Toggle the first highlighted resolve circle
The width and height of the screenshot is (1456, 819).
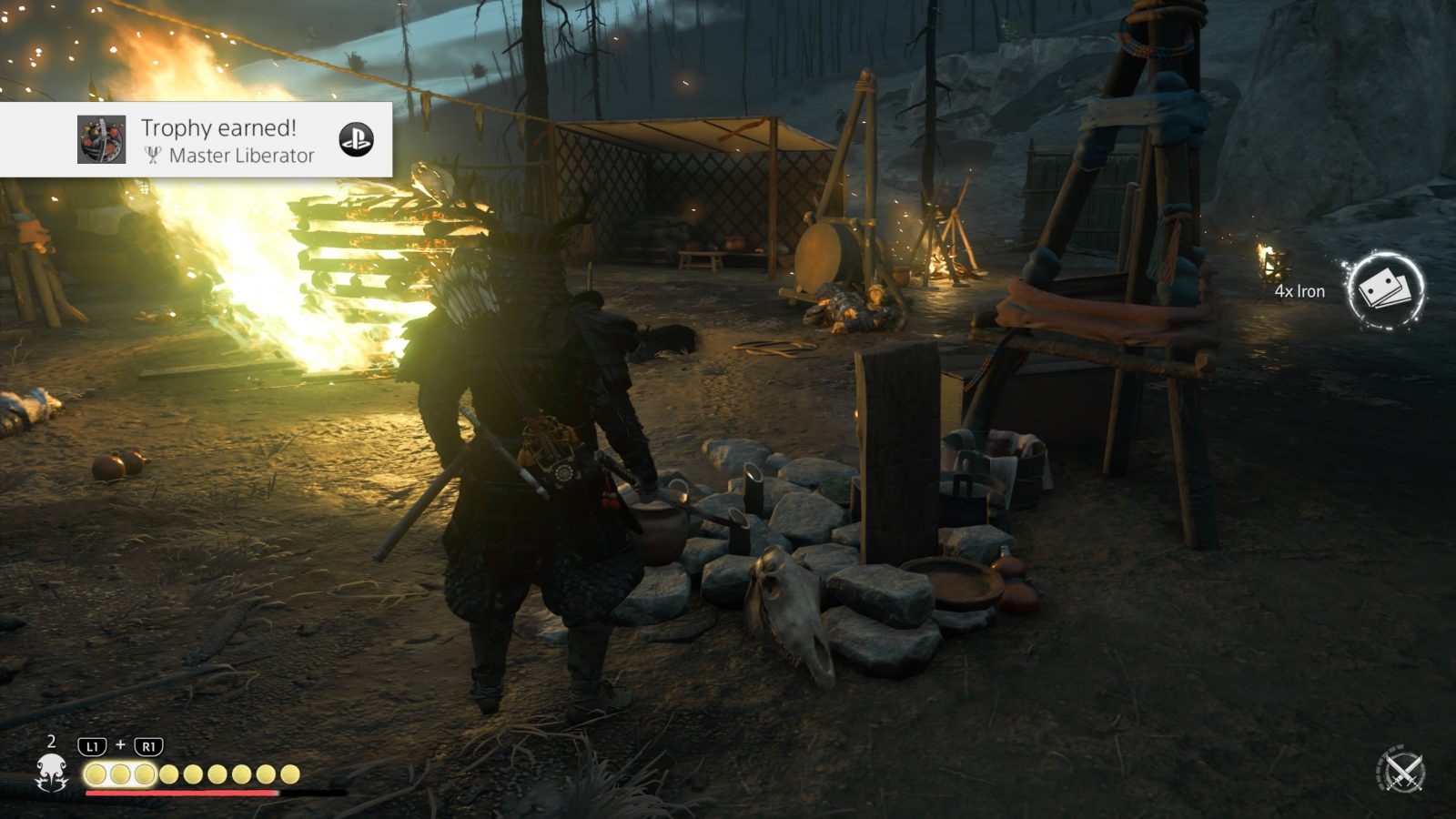94,773
